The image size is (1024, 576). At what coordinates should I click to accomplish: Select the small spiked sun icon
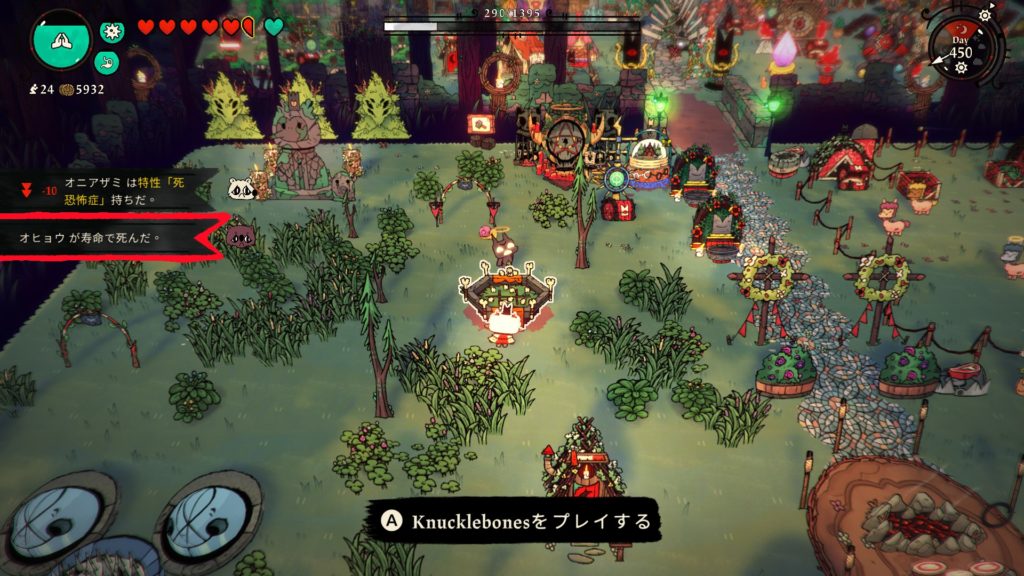tap(112, 32)
